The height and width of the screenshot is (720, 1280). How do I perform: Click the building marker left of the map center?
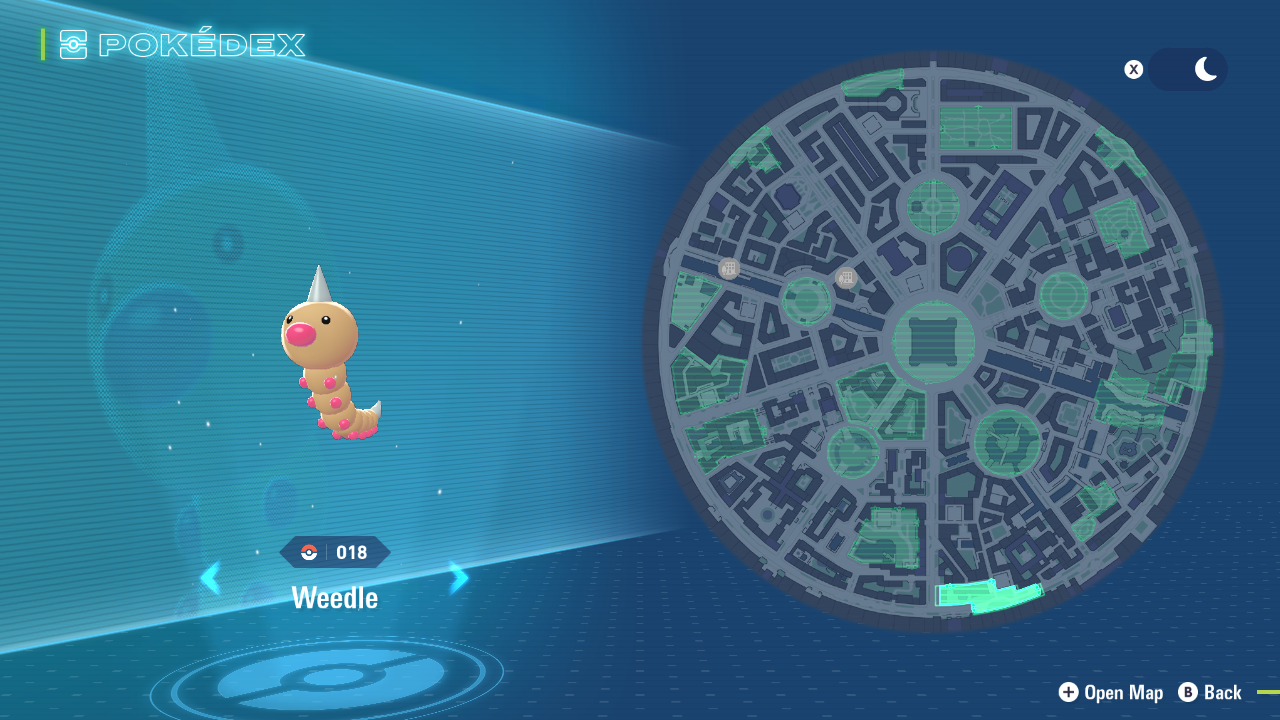point(728,267)
